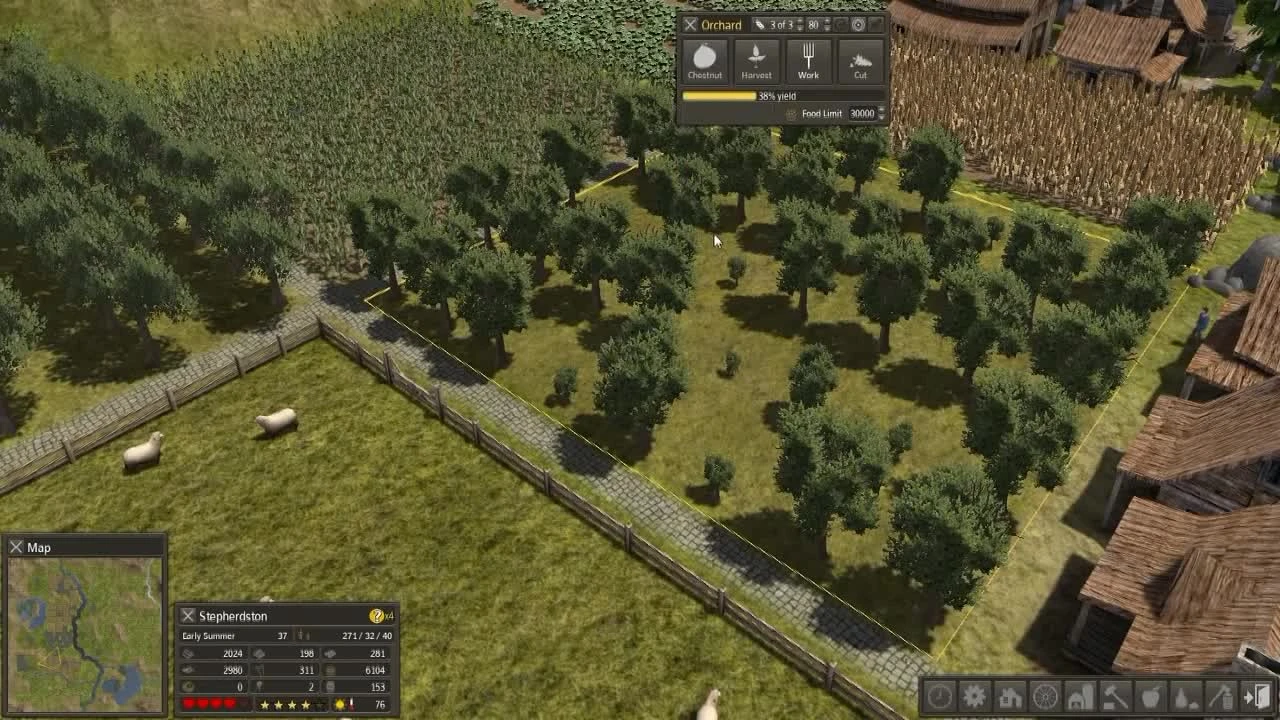The height and width of the screenshot is (720, 1280).
Task: Open roads menu via the wheel icon
Action: point(1045,698)
